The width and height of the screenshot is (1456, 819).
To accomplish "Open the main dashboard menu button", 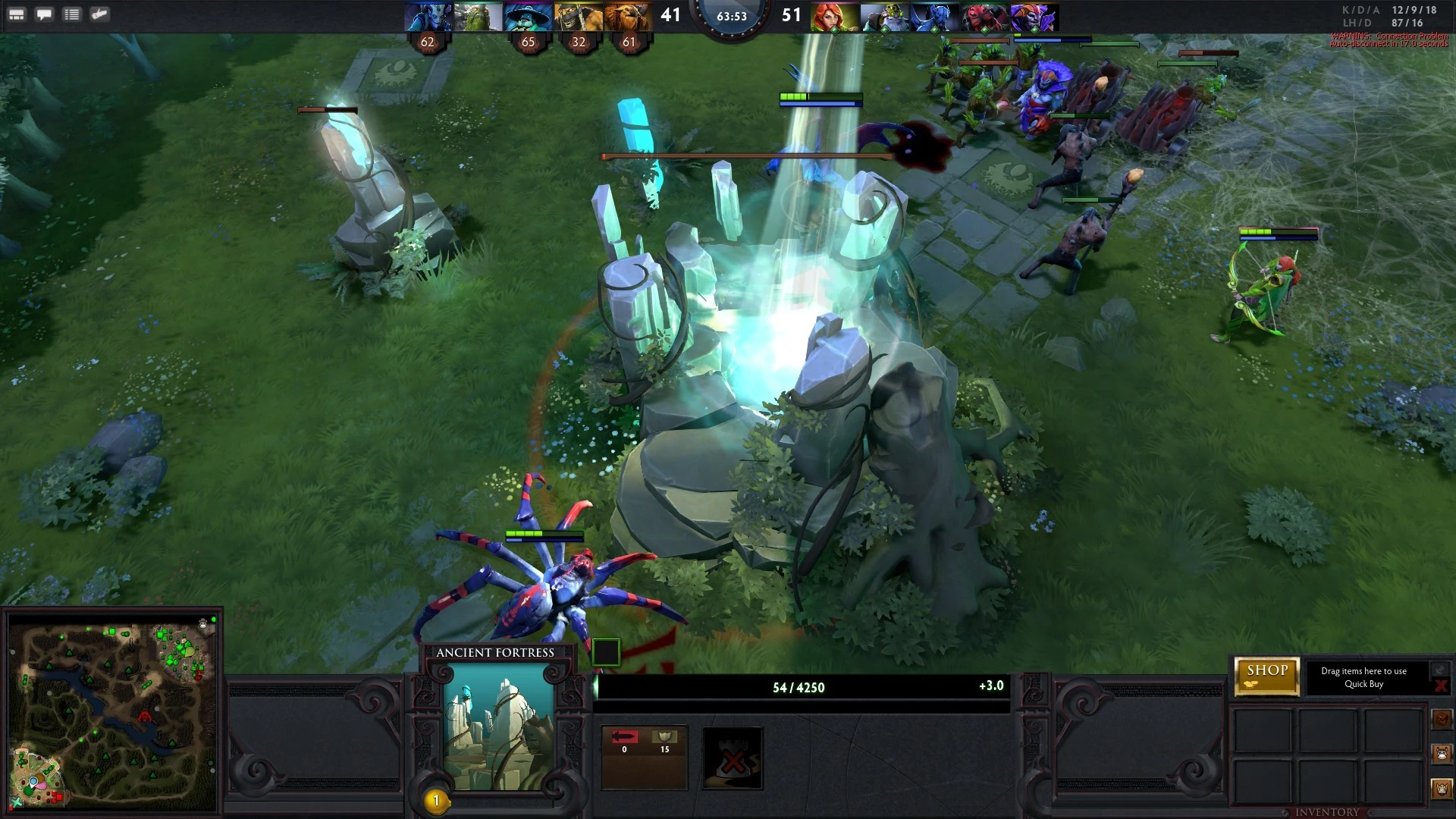I will click(17, 14).
